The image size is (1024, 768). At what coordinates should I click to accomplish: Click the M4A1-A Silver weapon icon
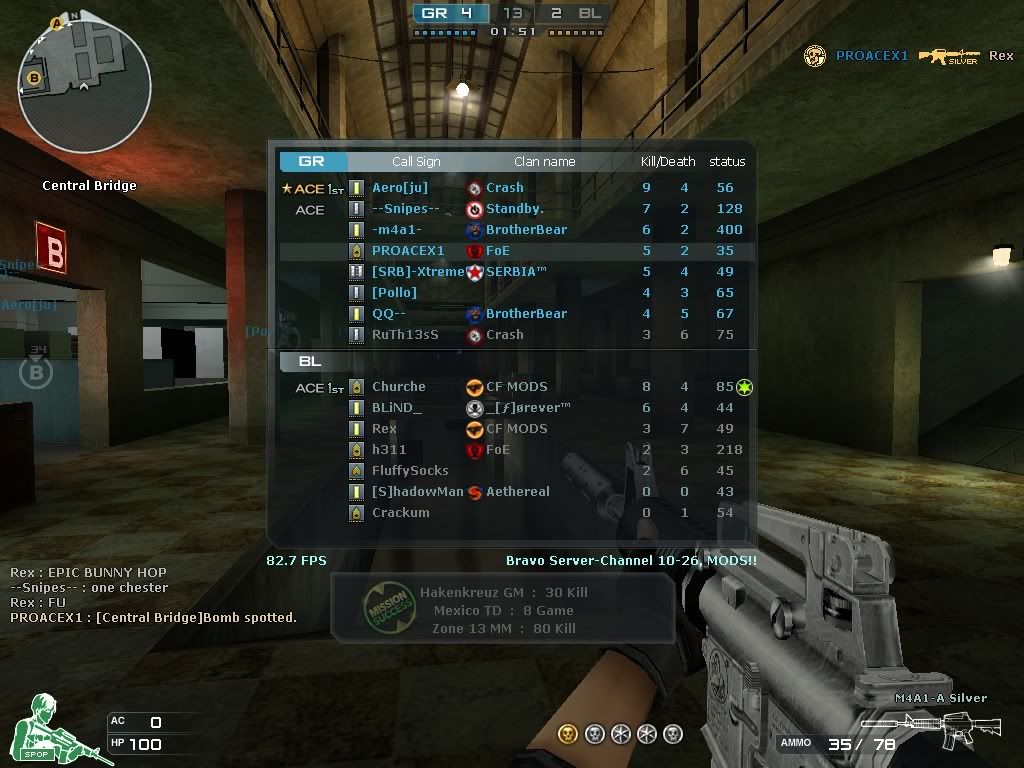930,726
